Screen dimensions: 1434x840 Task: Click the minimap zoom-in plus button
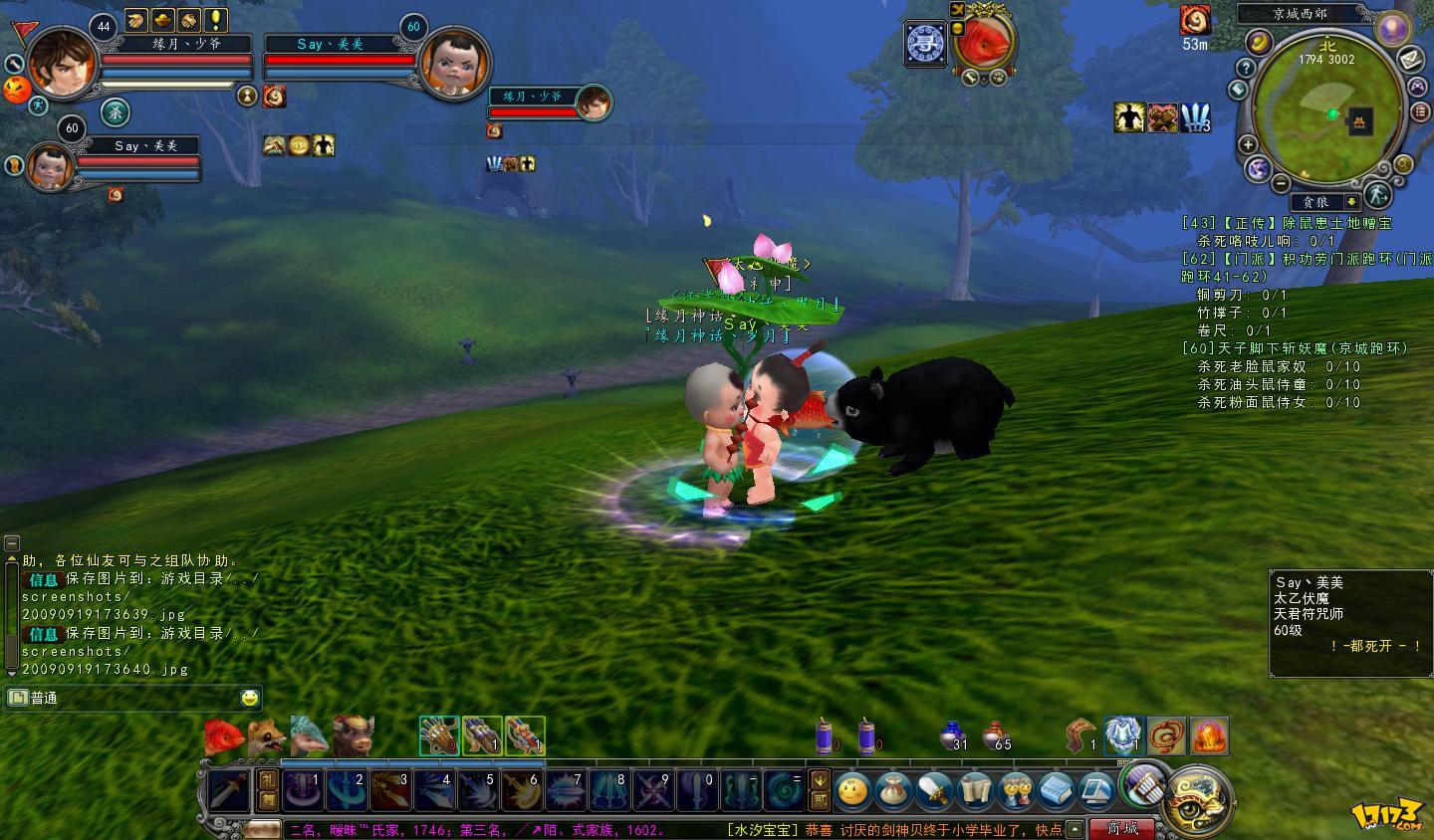1248,144
